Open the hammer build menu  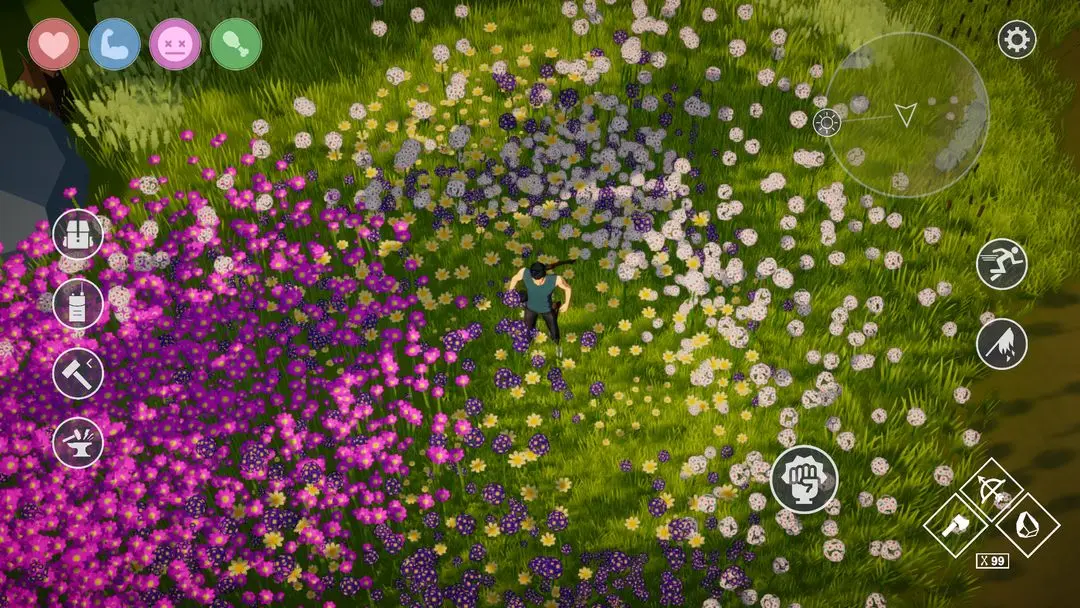click(x=78, y=373)
